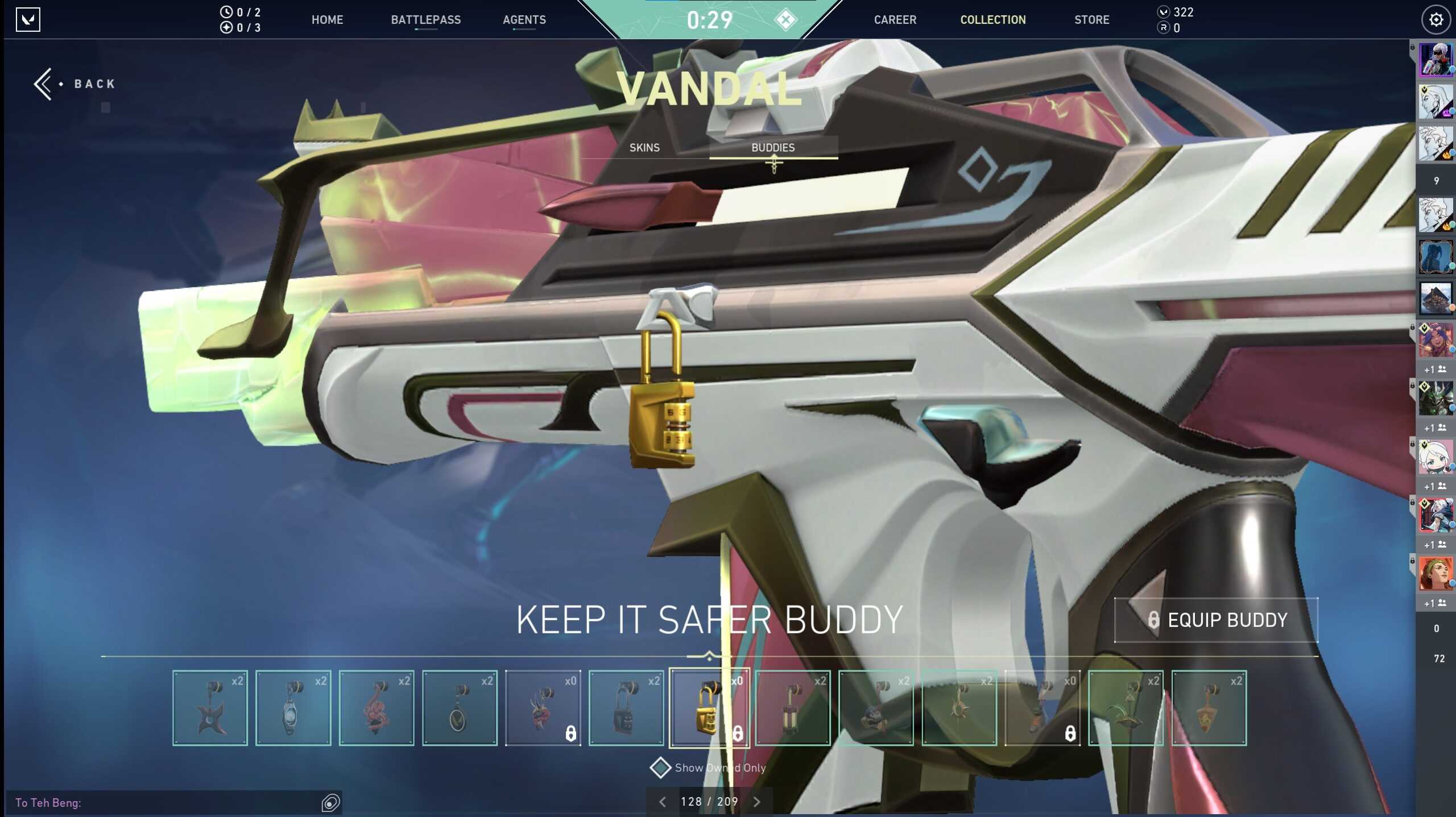Enable the Show Owned Only filter
The height and width of the screenshot is (817, 1456).
660,767
